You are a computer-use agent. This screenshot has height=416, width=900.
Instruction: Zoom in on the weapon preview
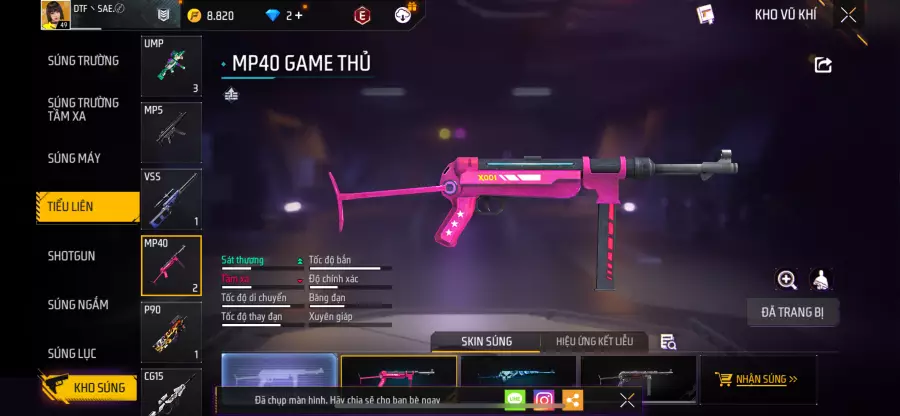click(787, 280)
